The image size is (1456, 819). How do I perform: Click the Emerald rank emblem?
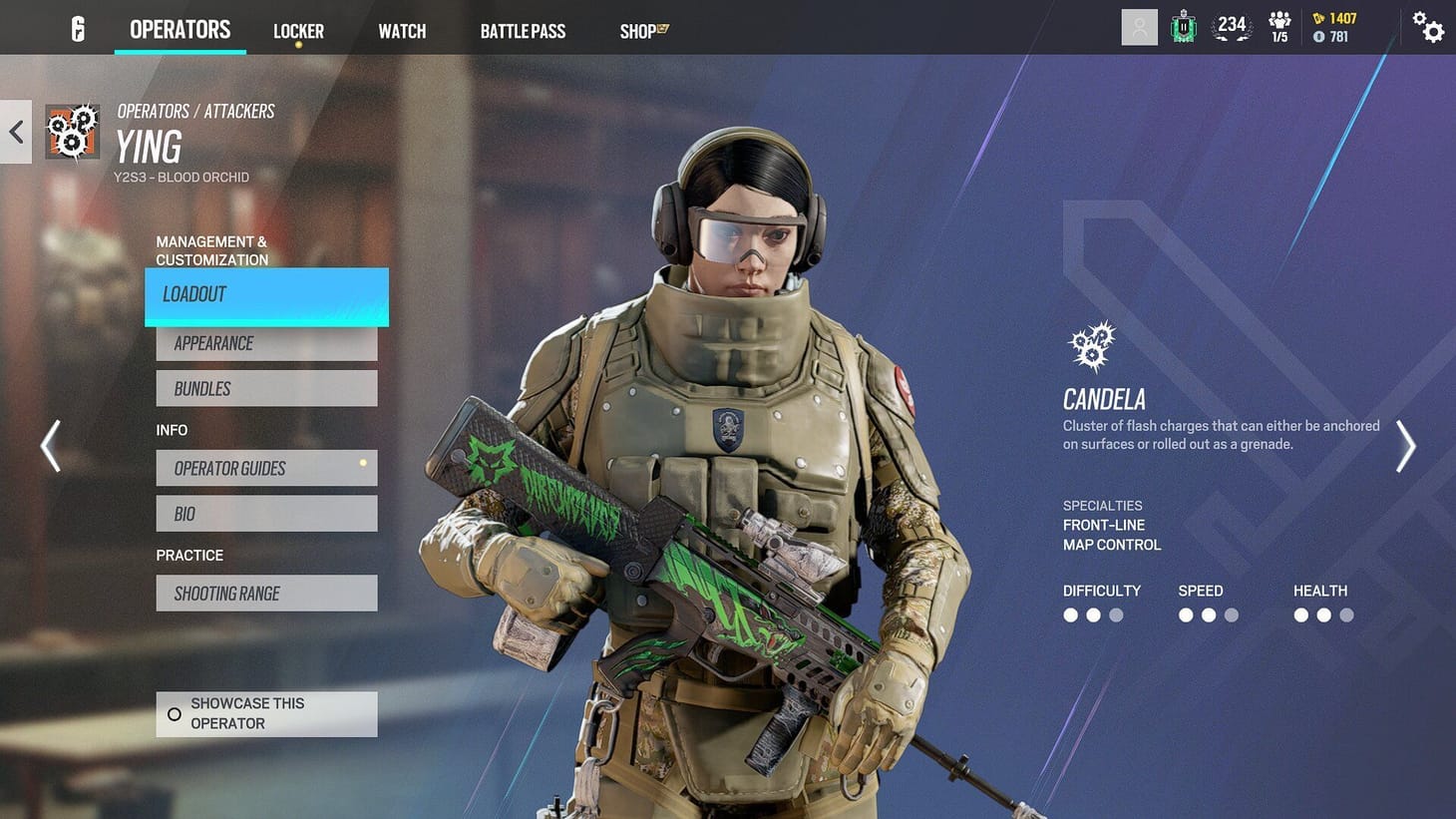tap(1183, 27)
